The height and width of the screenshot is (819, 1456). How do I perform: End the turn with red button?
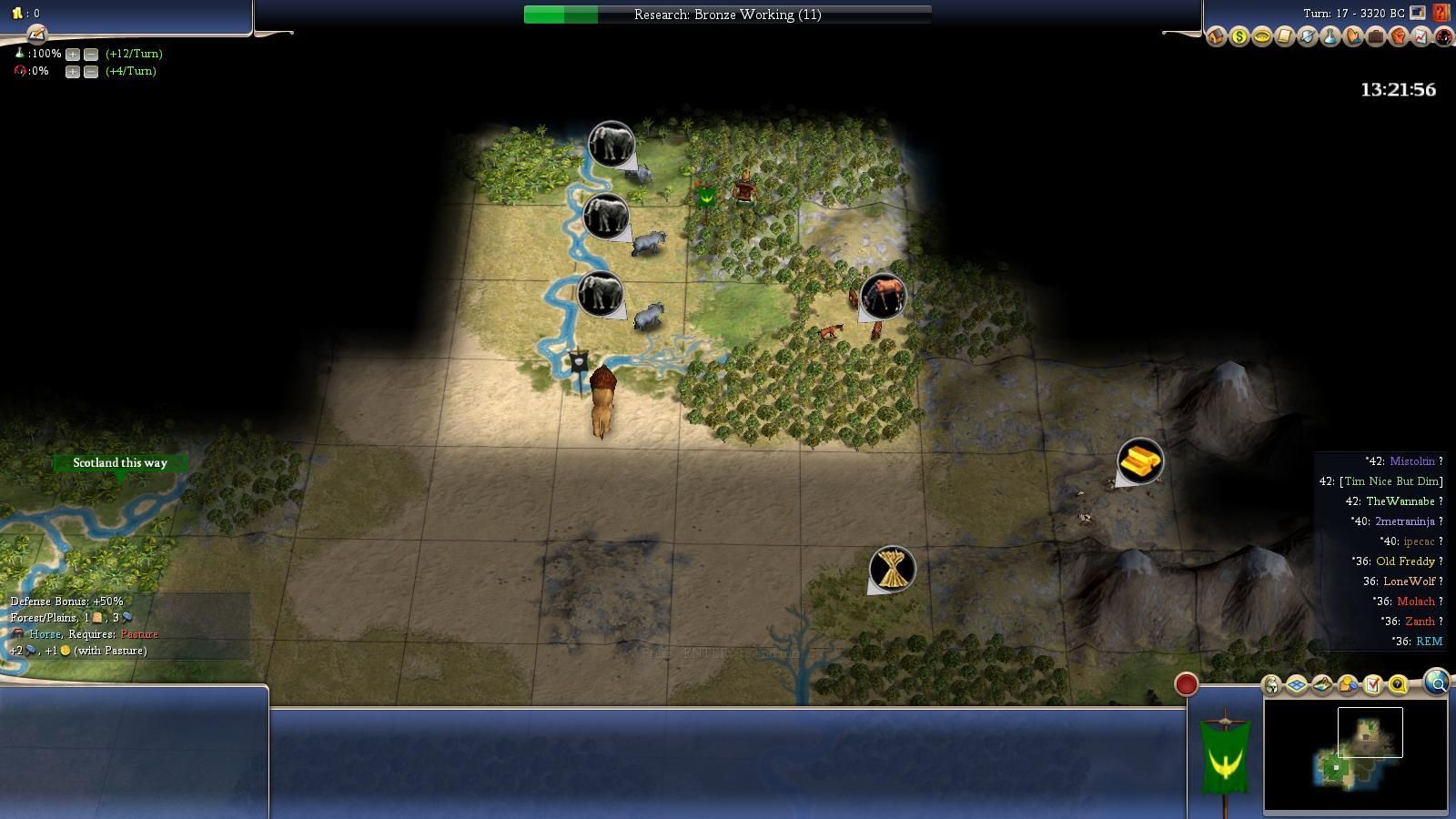pos(1186,684)
